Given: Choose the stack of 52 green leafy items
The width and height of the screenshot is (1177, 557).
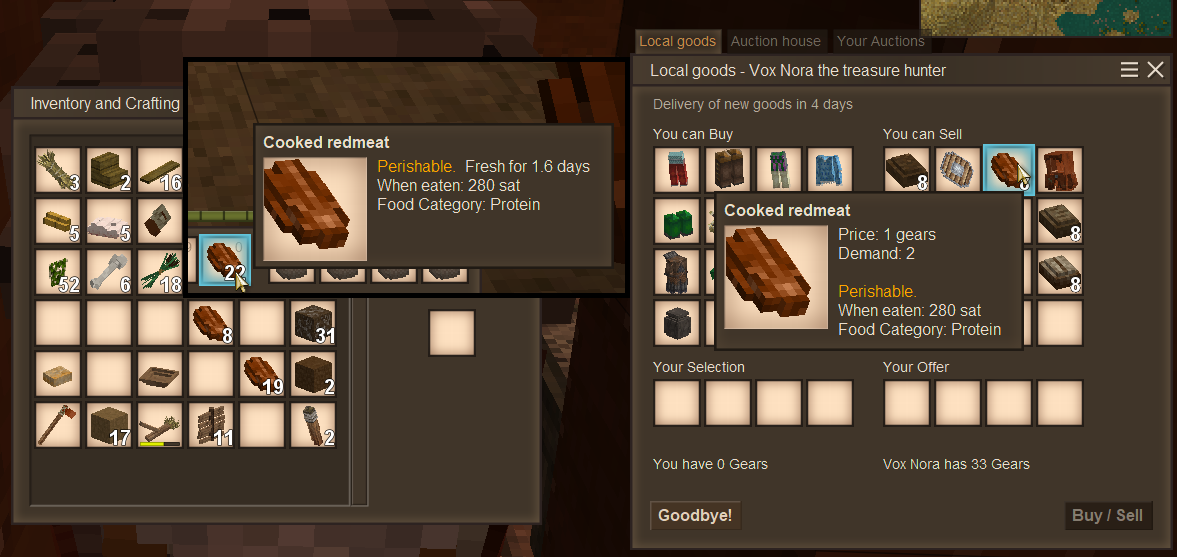Looking at the screenshot, I should pos(58,271).
